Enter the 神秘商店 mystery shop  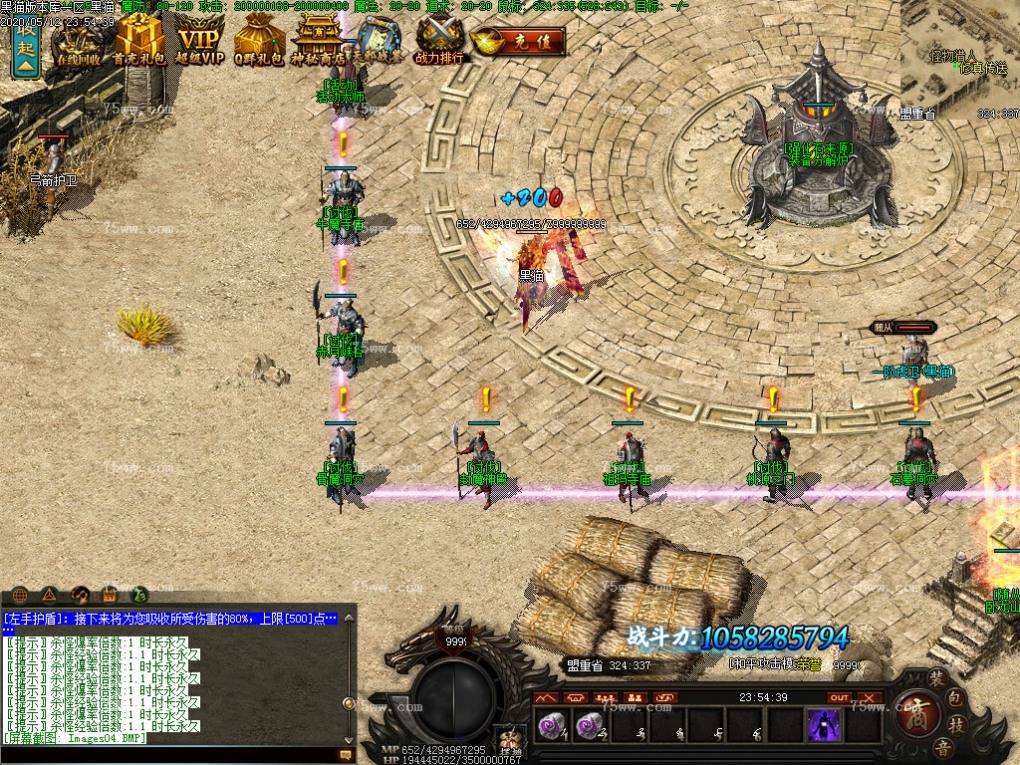click(x=318, y=42)
